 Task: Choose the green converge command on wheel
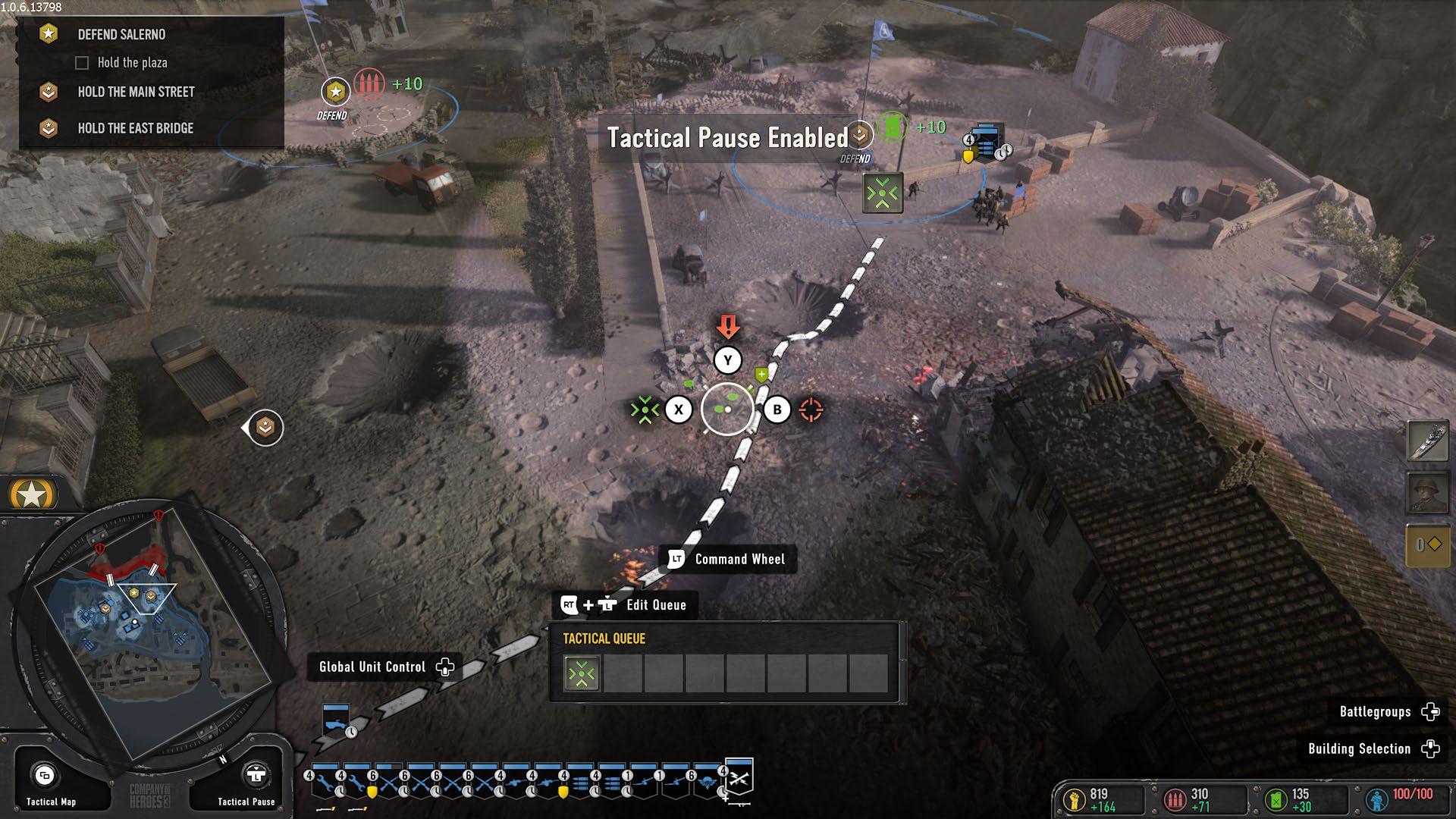click(x=645, y=409)
